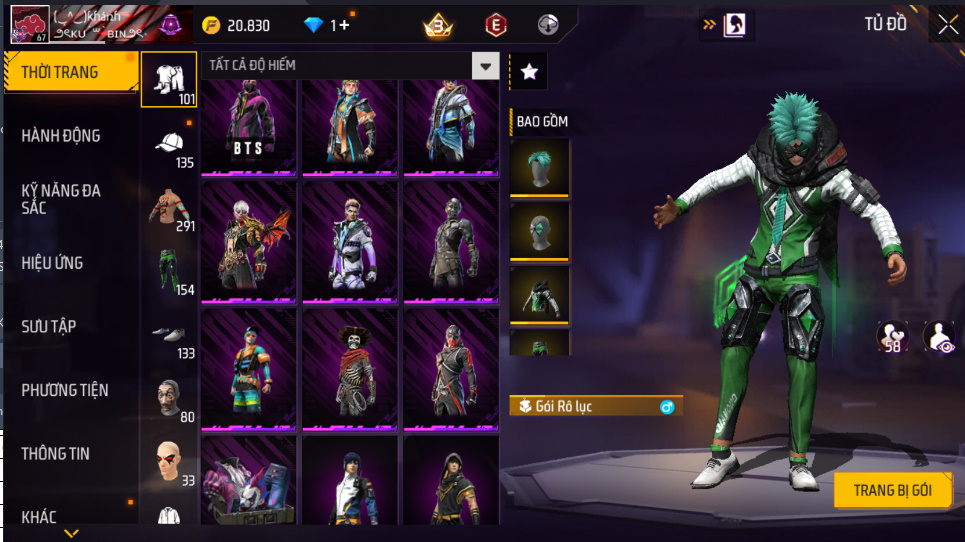The width and height of the screenshot is (965, 542).
Task: Open Kỹ Năng Đa Sắc section
Action: (x=62, y=199)
